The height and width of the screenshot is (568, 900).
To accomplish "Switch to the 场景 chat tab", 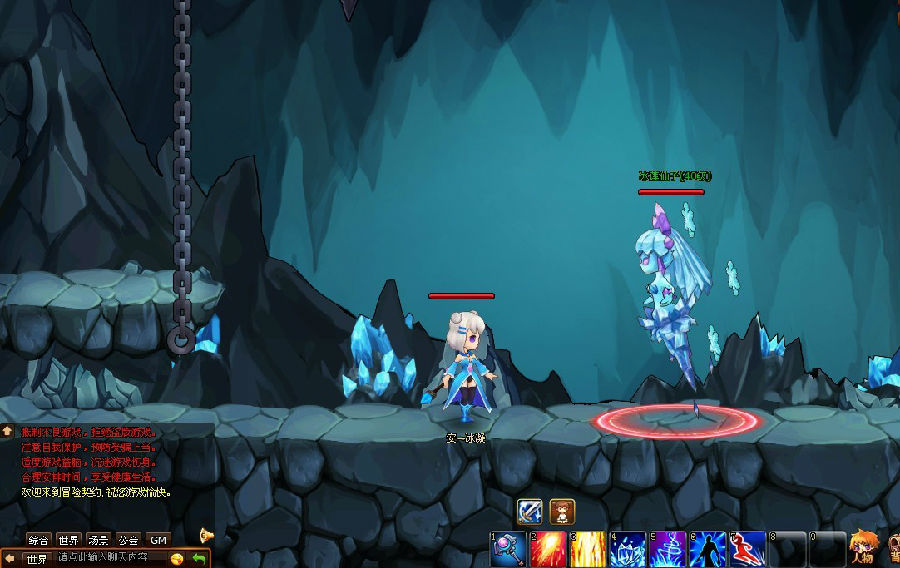I will pyautogui.click(x=98, y=539).
